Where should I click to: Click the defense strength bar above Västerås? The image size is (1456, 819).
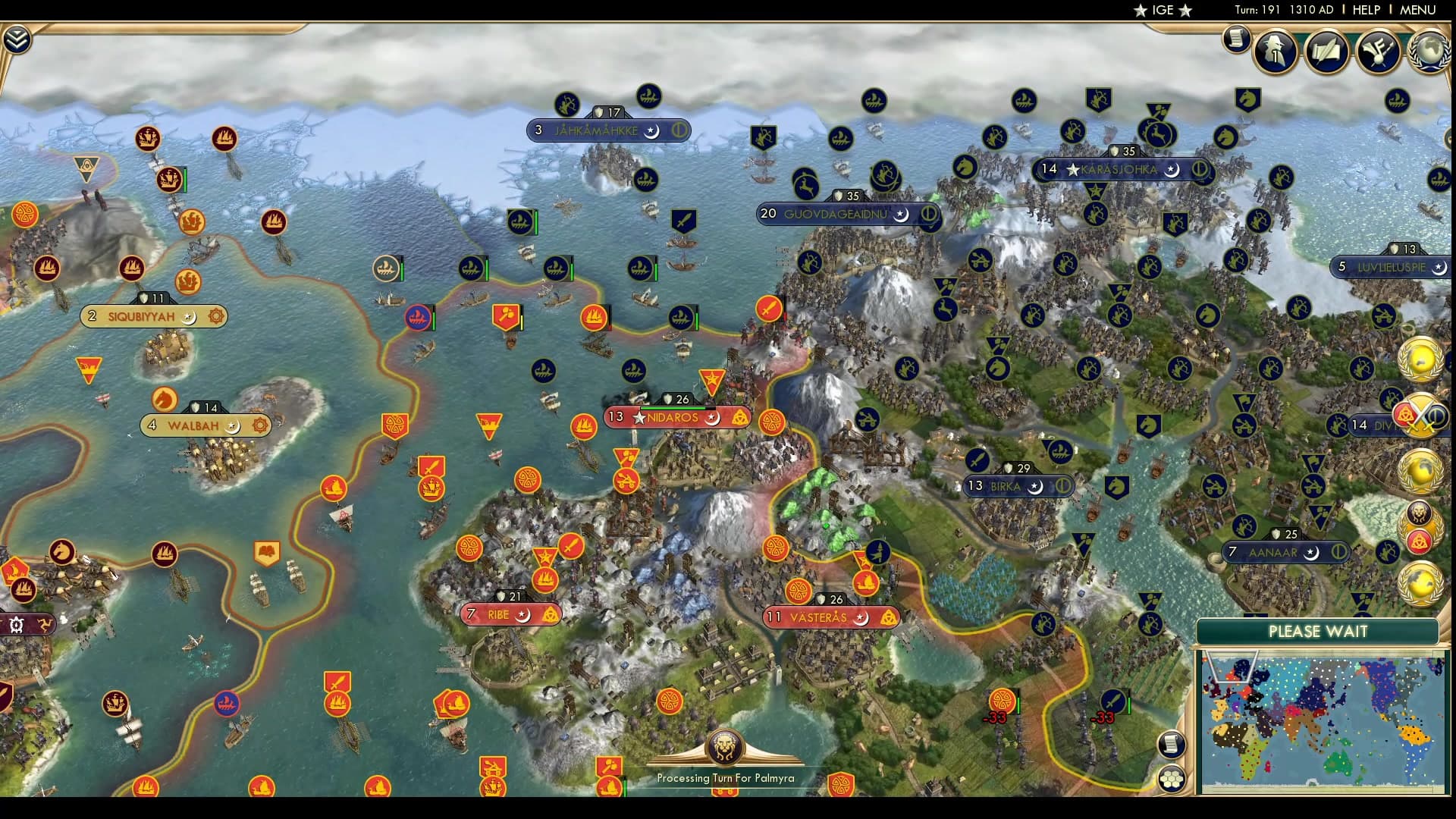[832, 598]
